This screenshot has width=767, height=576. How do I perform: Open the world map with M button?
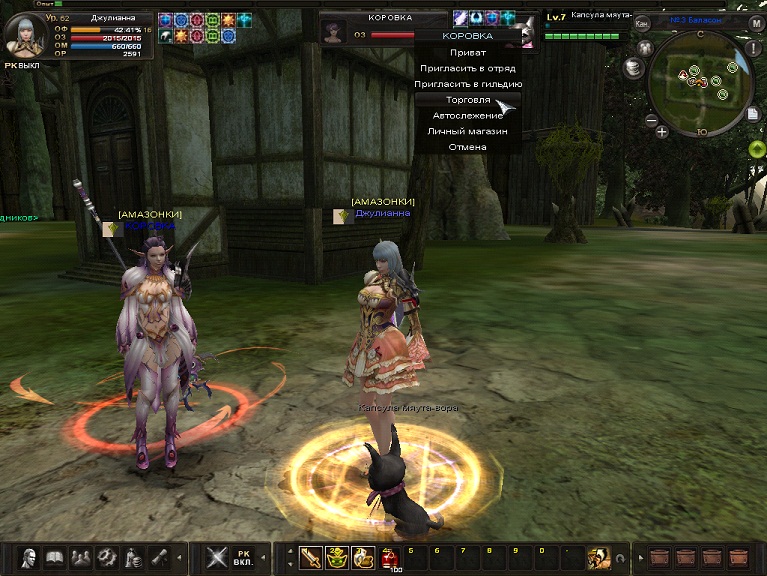[756, 23]
